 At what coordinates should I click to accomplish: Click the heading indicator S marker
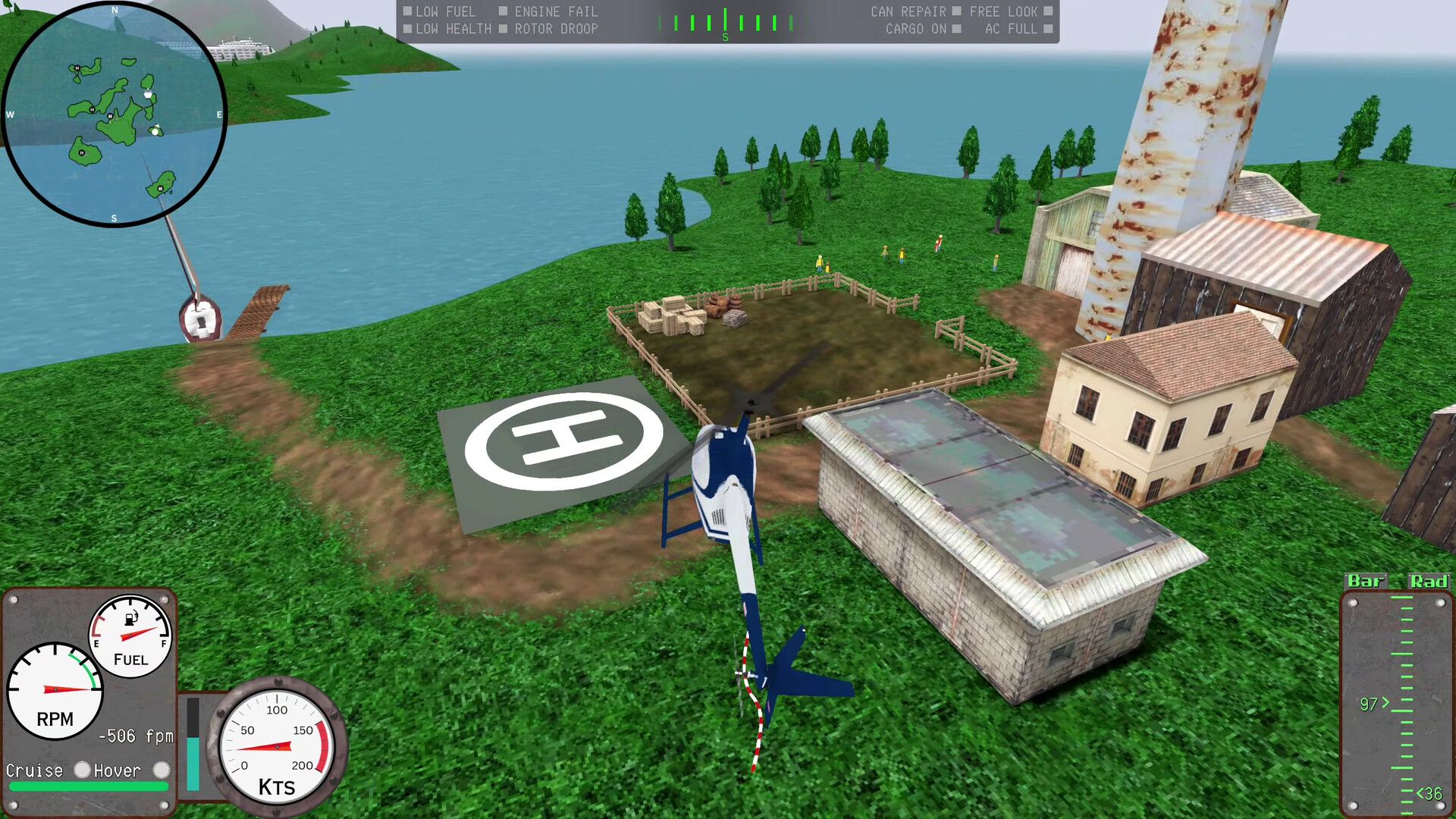(x=725, y=36)
